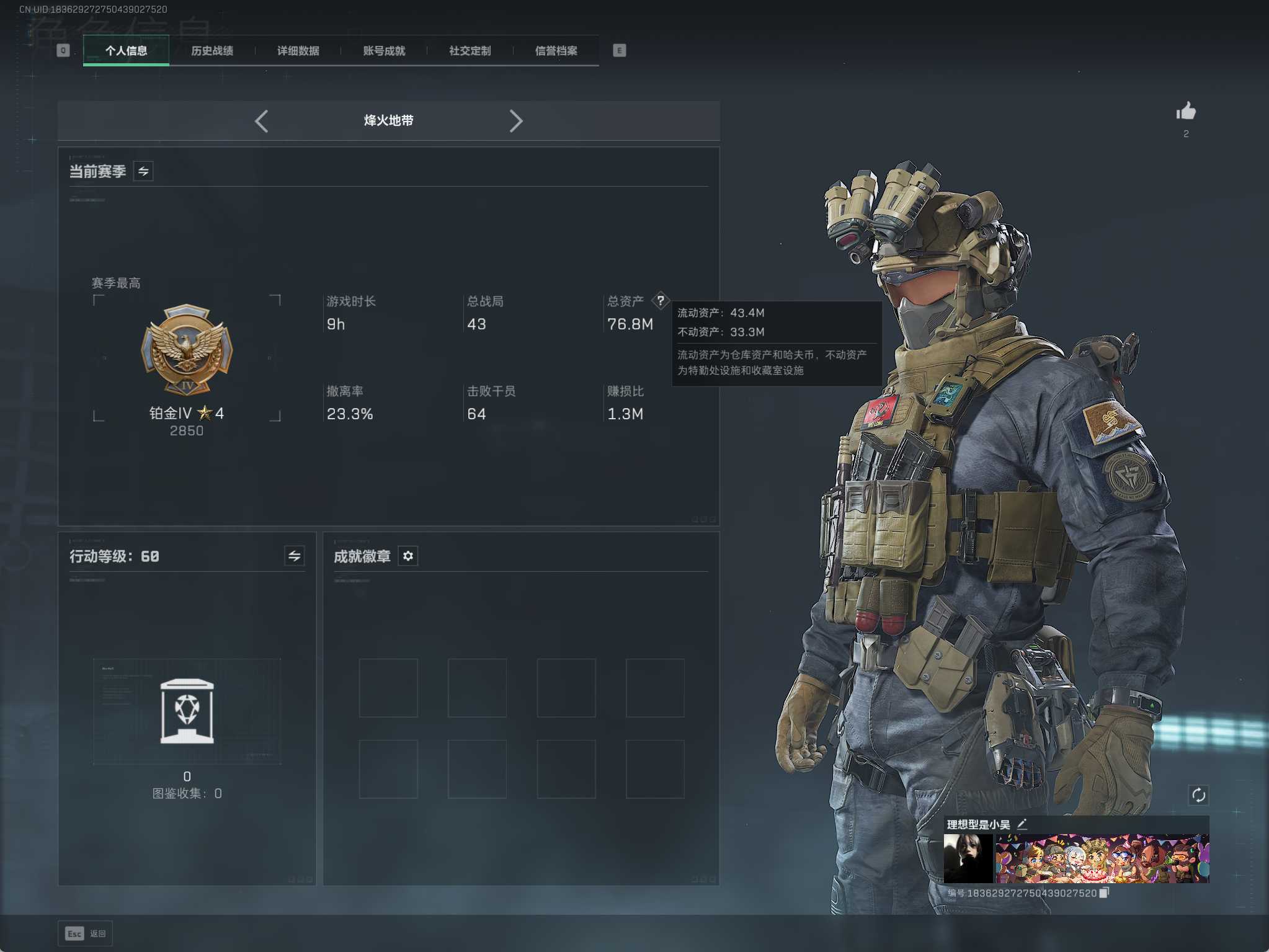This screenshot has width=1269, height=952.
Task: Switch to the 个人信息 tab
Action: point(126,51)
